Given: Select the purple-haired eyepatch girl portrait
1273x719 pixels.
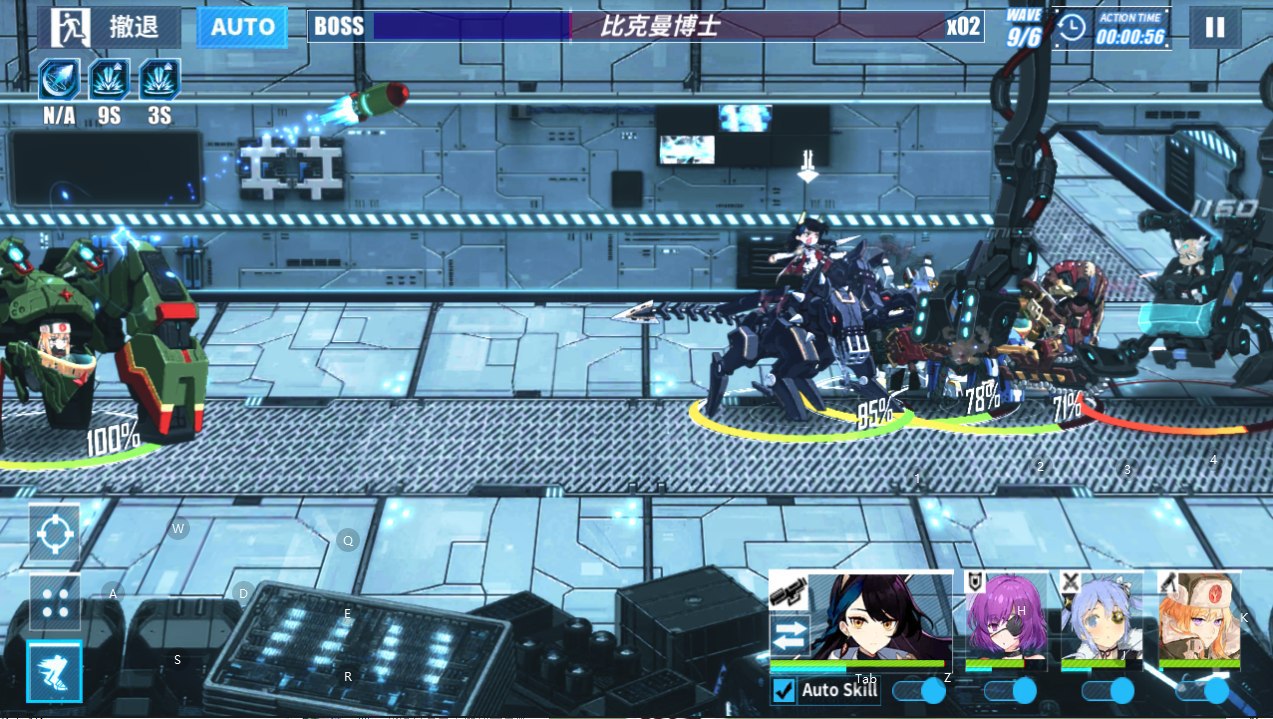Looking at the screenshot, I should tap(1007, 620).
